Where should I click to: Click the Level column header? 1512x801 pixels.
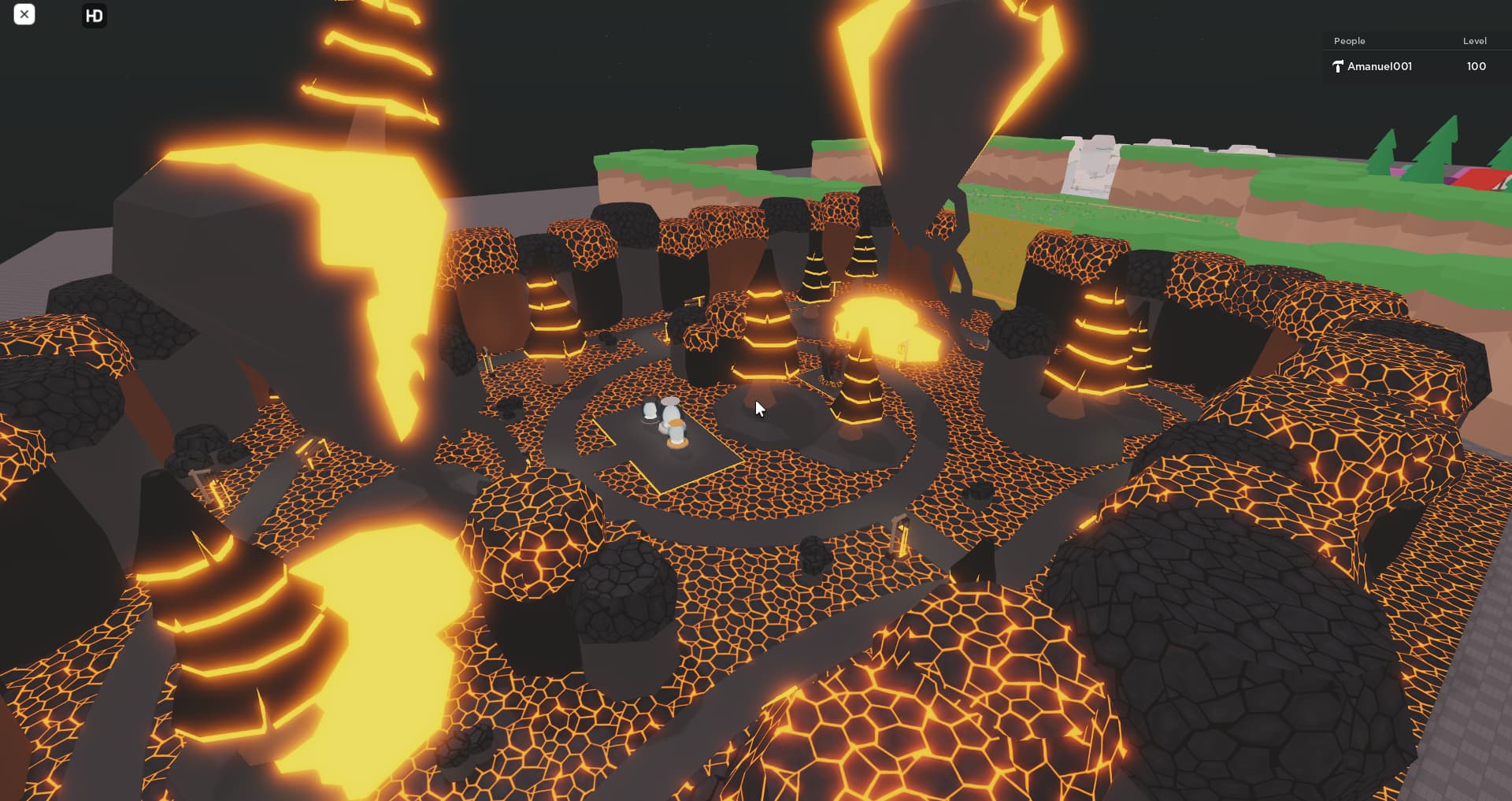click(1474, 40)
